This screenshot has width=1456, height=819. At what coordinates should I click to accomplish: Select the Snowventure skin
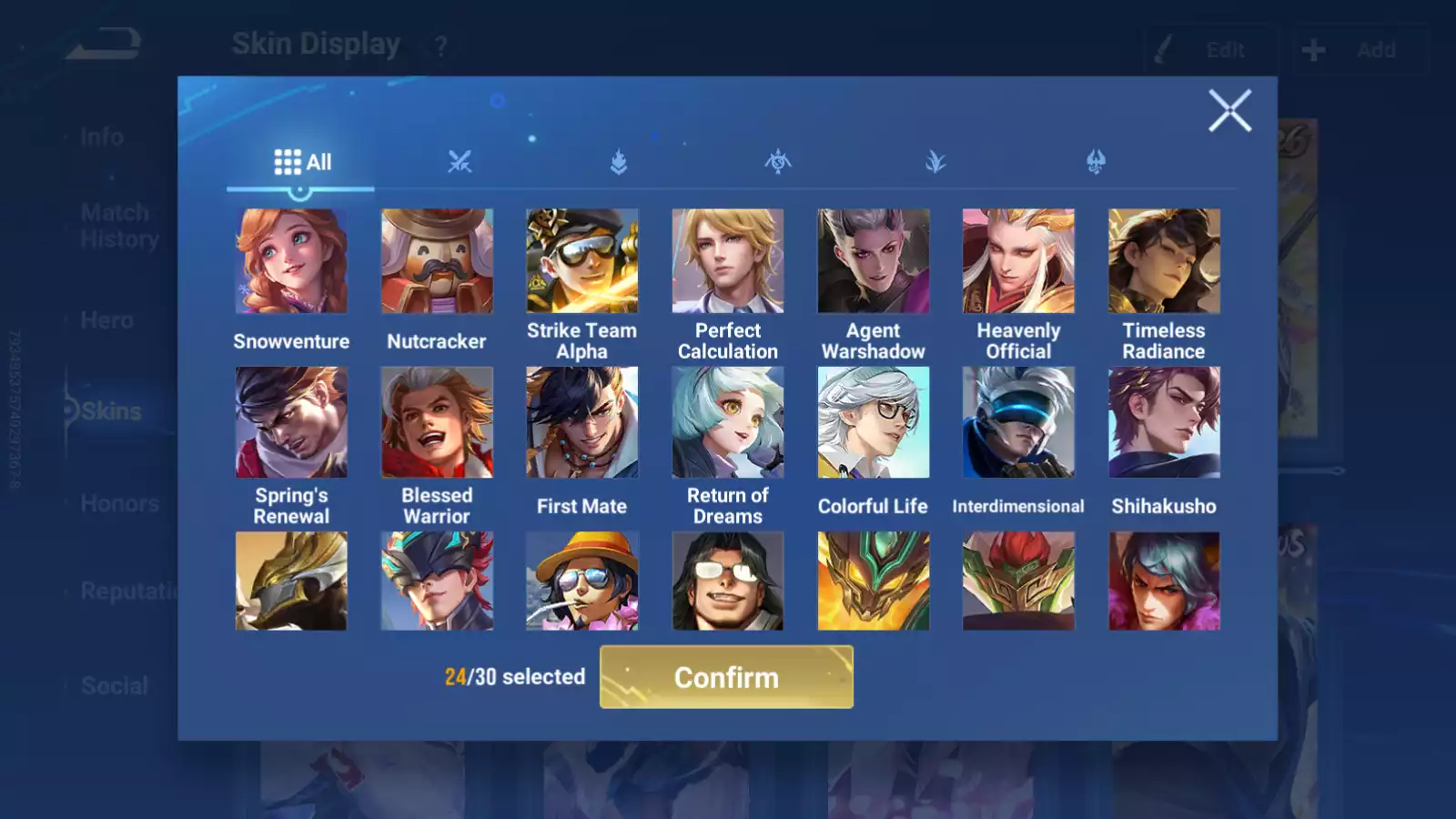point(291,261)
